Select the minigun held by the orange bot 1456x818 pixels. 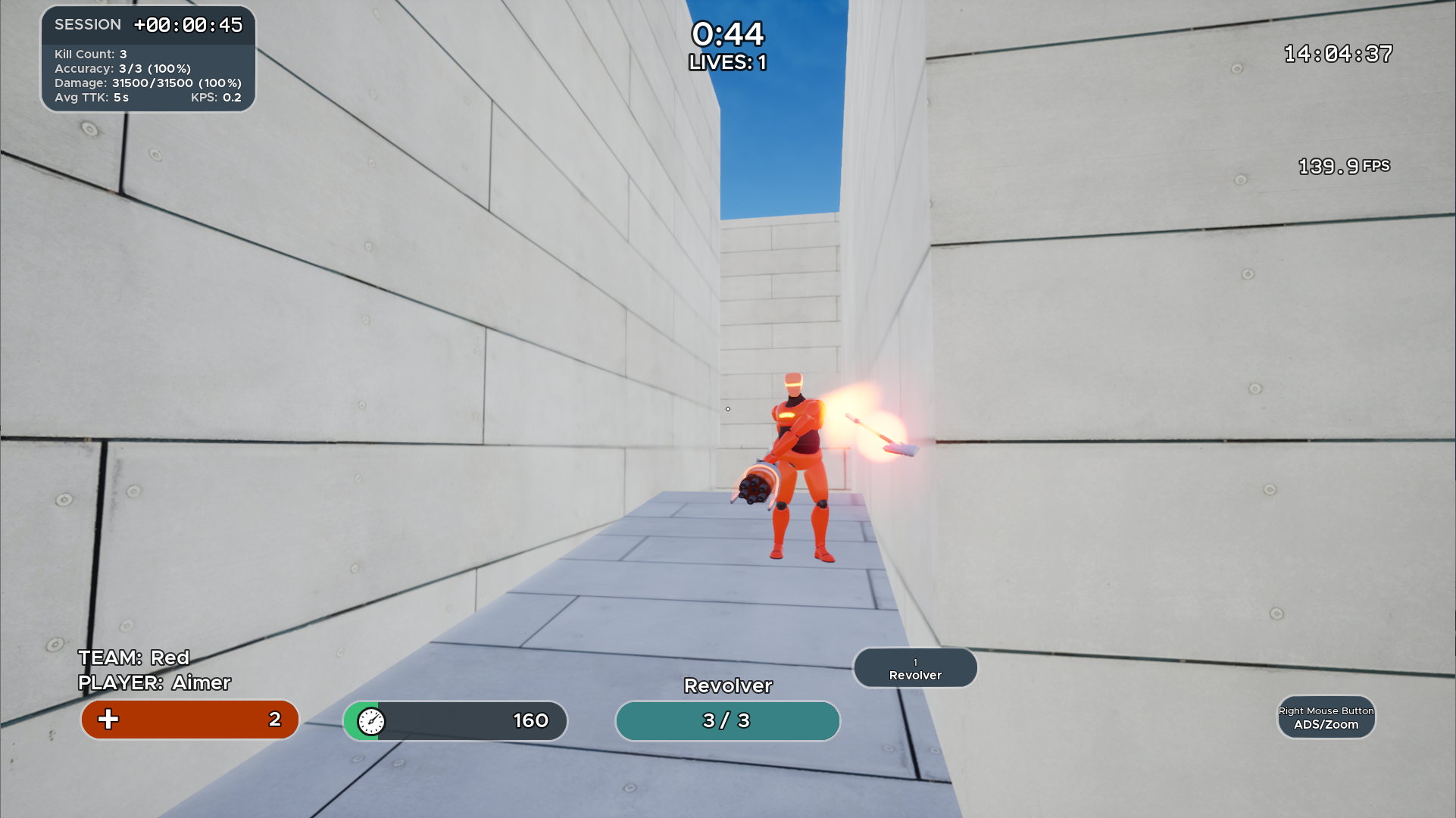pos(756,485)
